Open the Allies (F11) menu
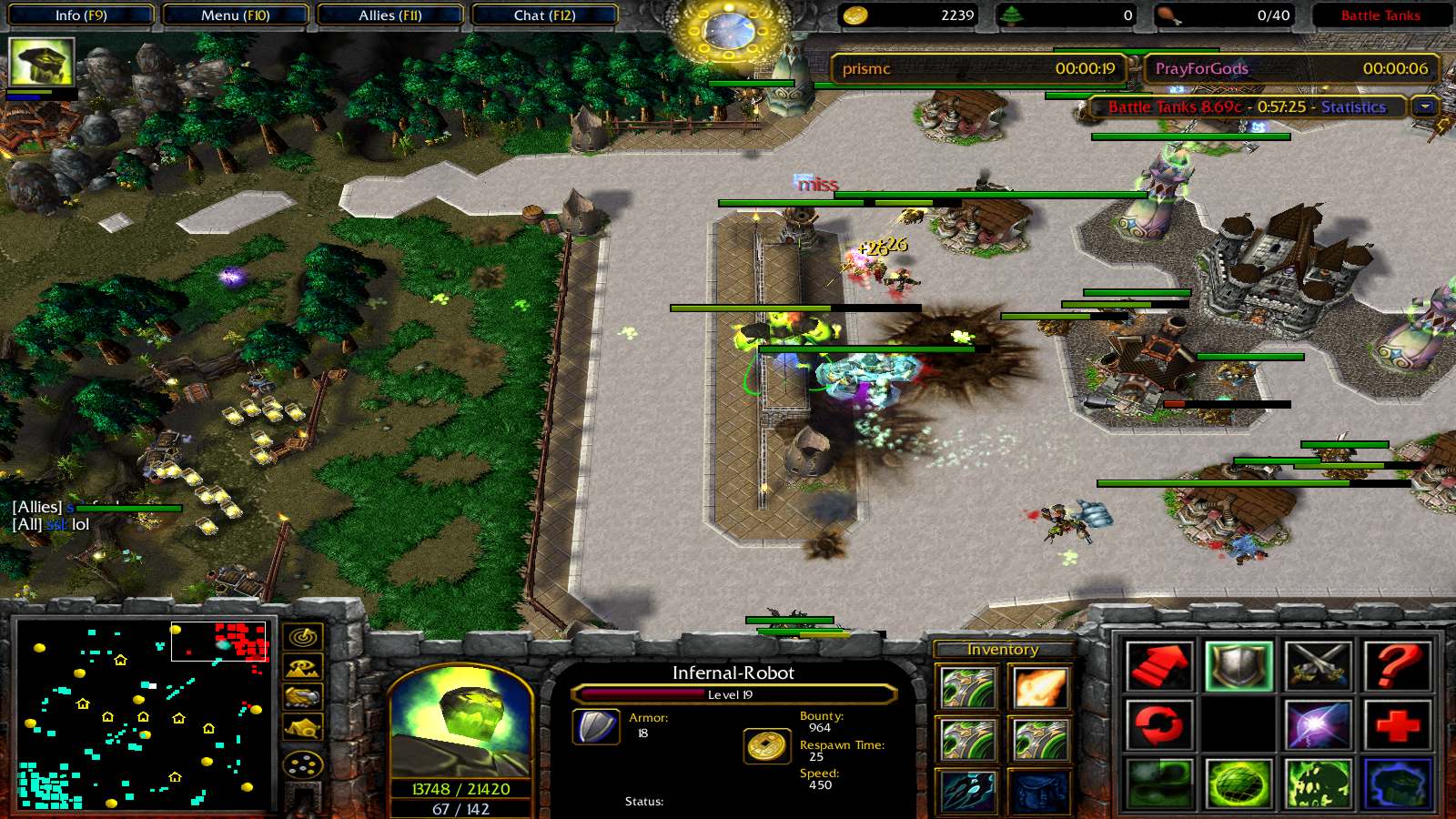Viewport: 1456px width, 819px height. (389, 15)
